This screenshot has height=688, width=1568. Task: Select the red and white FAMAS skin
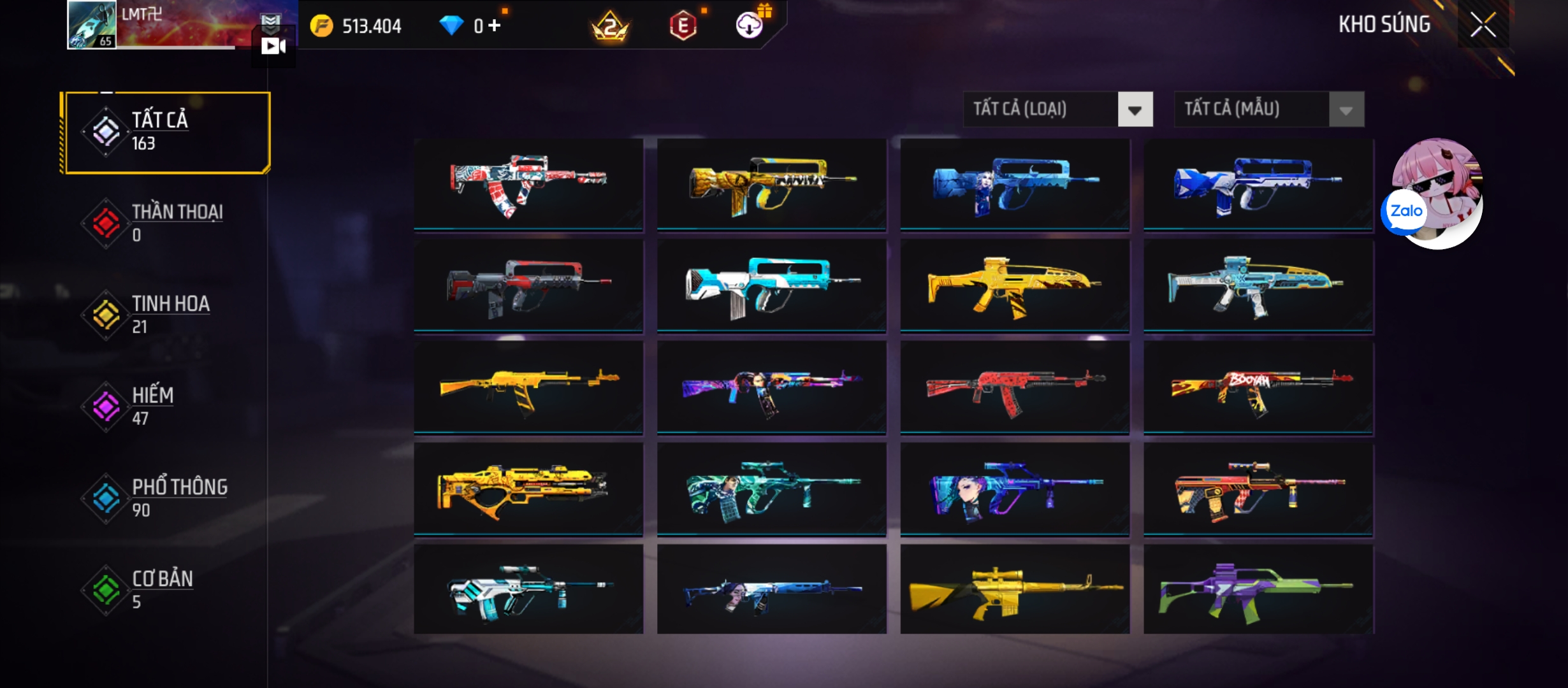pos(528,183)
